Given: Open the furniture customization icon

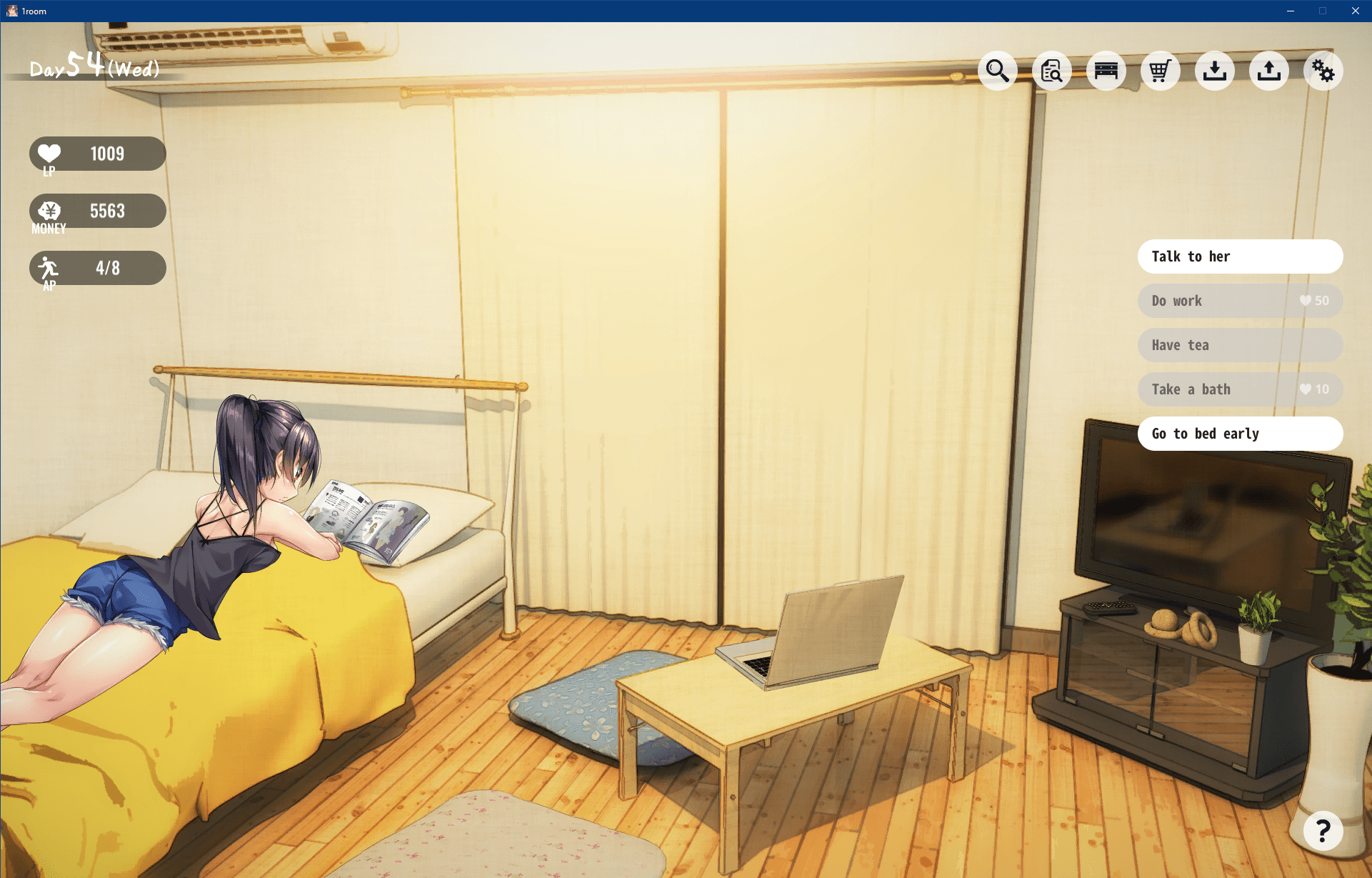Looking at the screenshot, I should 1106,71.
